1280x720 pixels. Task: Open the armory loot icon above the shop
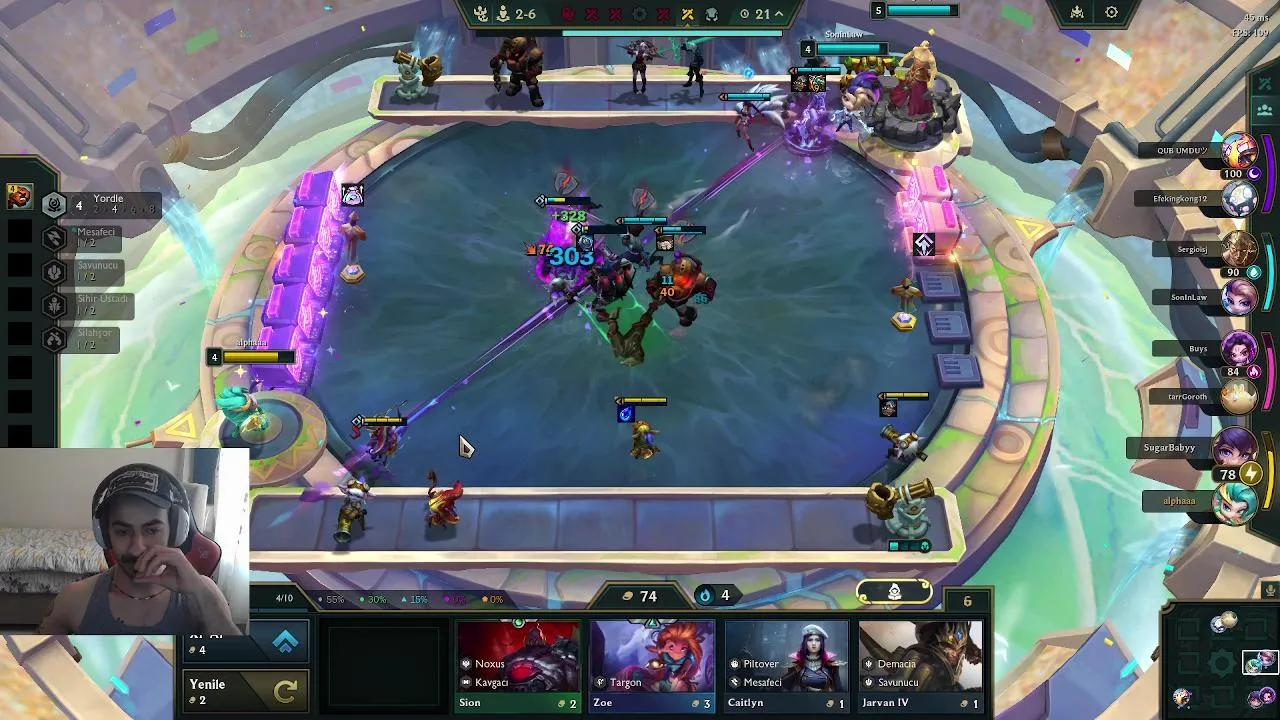click(895, 592)
